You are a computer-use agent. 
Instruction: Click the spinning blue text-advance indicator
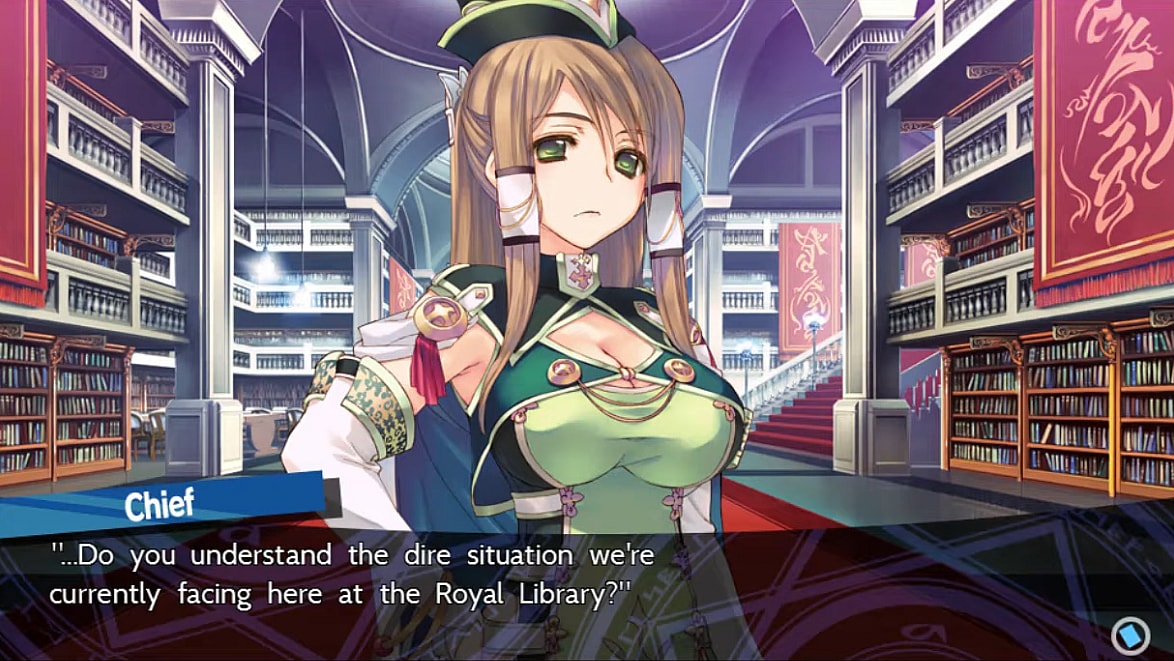[1129, 632]
